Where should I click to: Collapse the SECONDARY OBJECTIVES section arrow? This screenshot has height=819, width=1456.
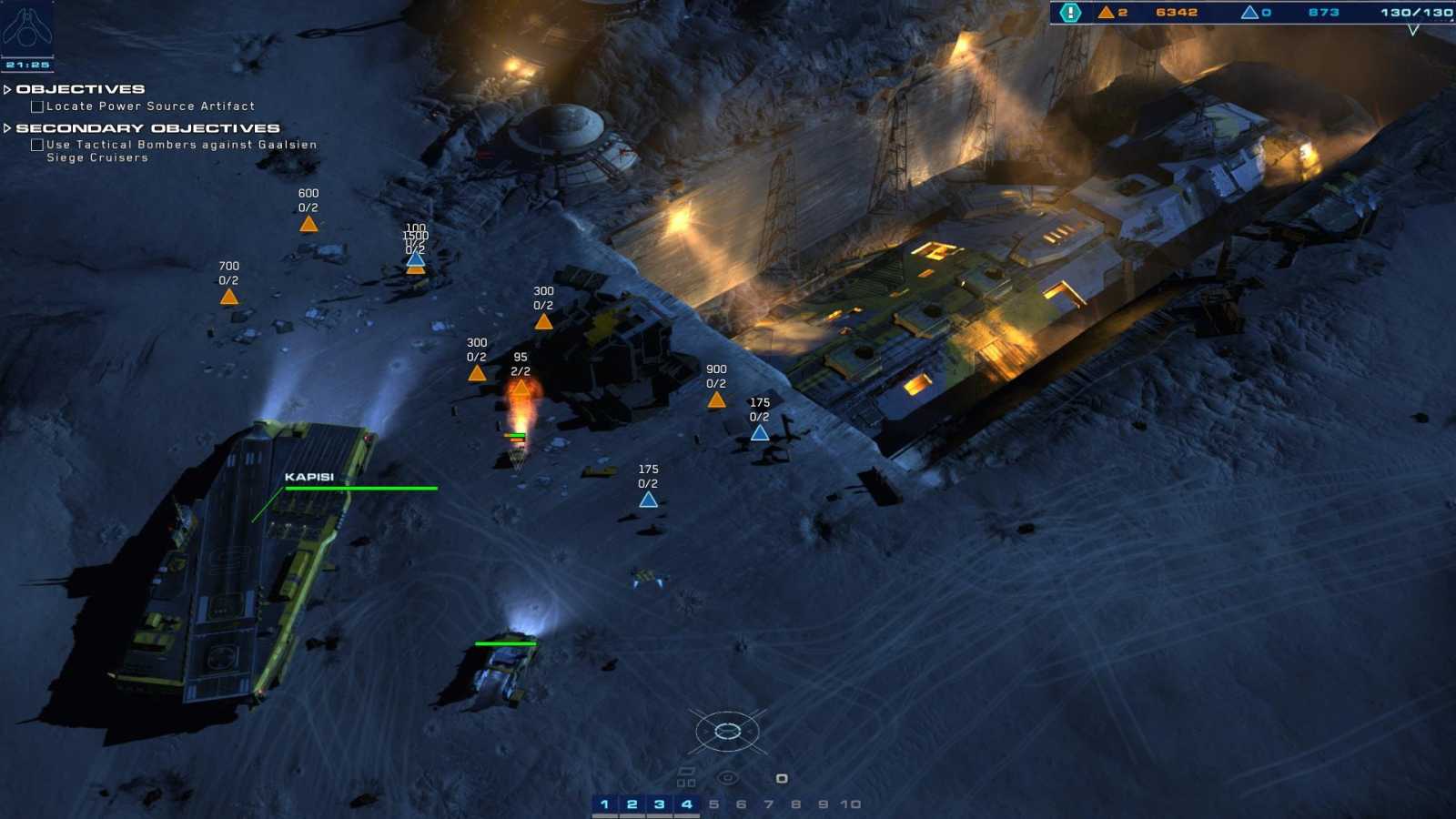click(8, 127)
